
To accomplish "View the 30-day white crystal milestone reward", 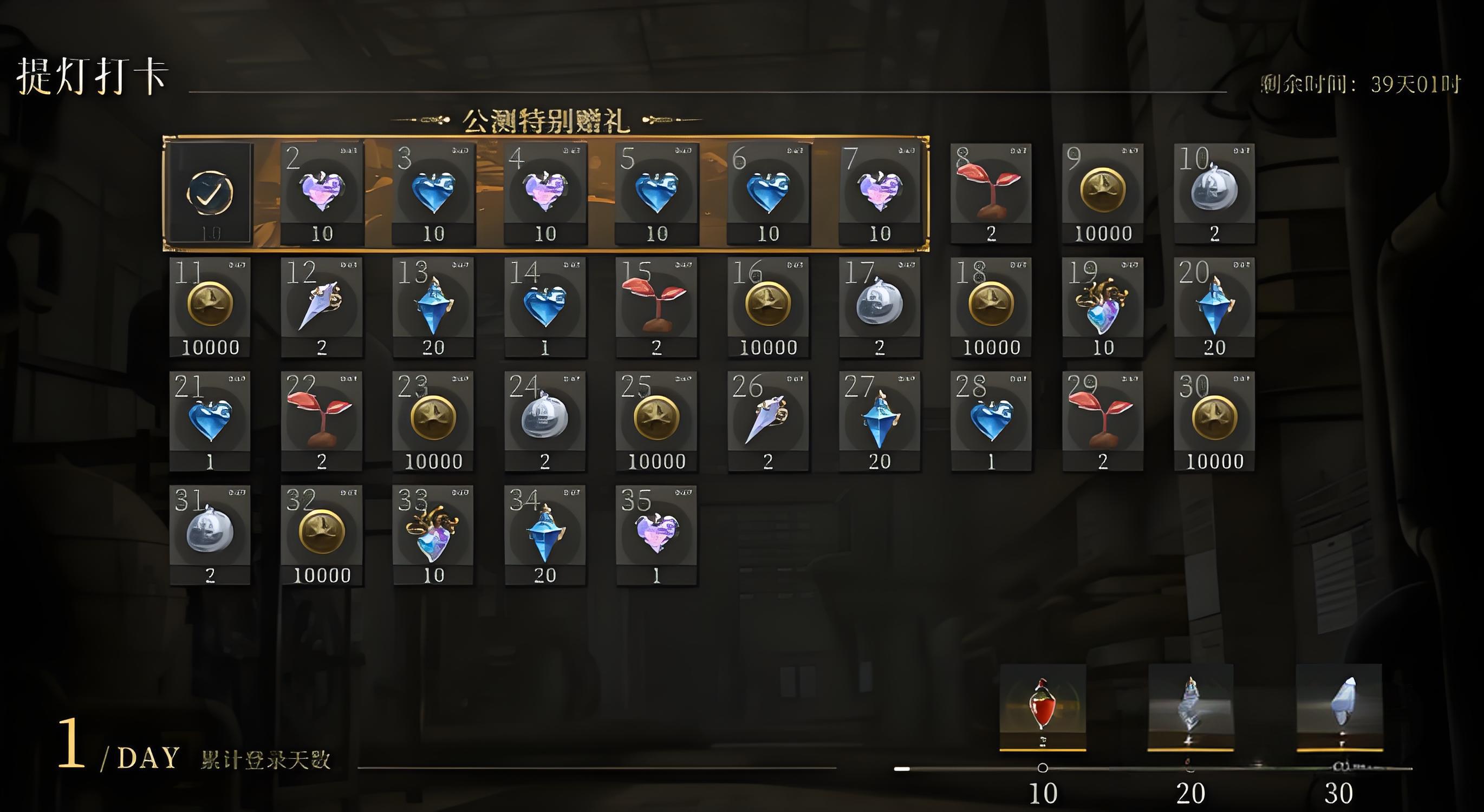I will pos(1339,708).
